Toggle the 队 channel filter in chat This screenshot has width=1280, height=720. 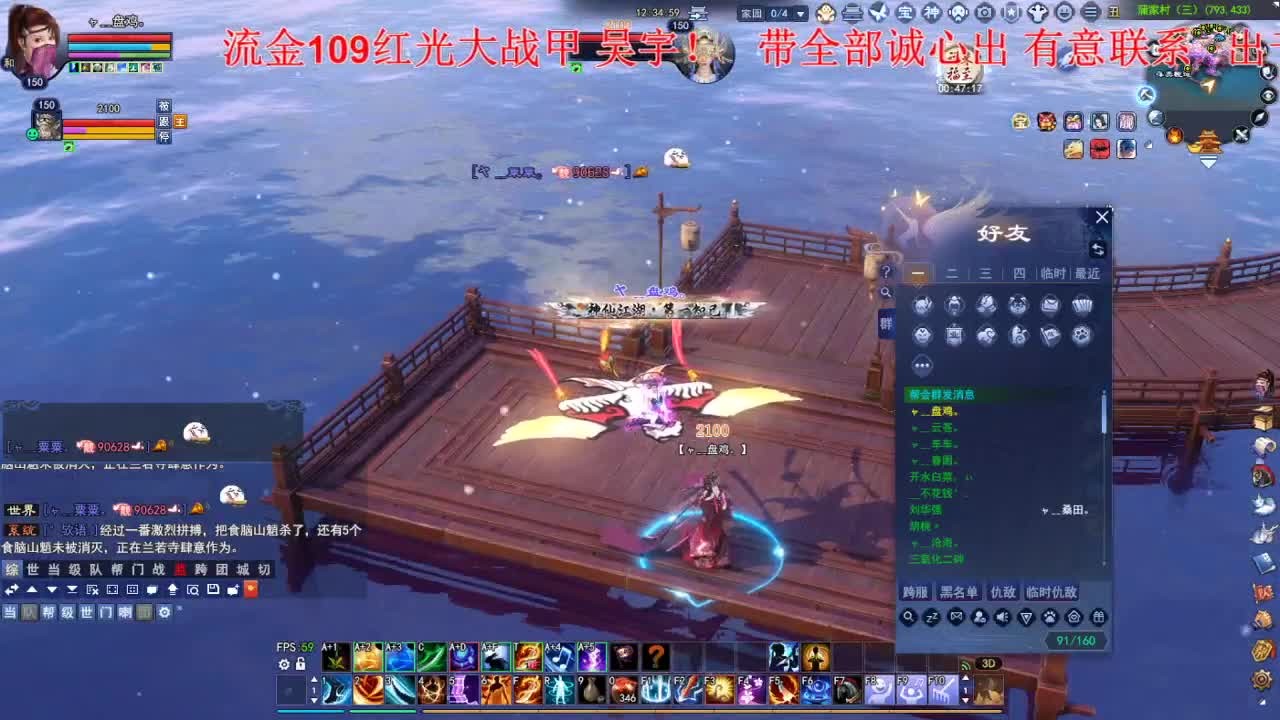[28, 612]
